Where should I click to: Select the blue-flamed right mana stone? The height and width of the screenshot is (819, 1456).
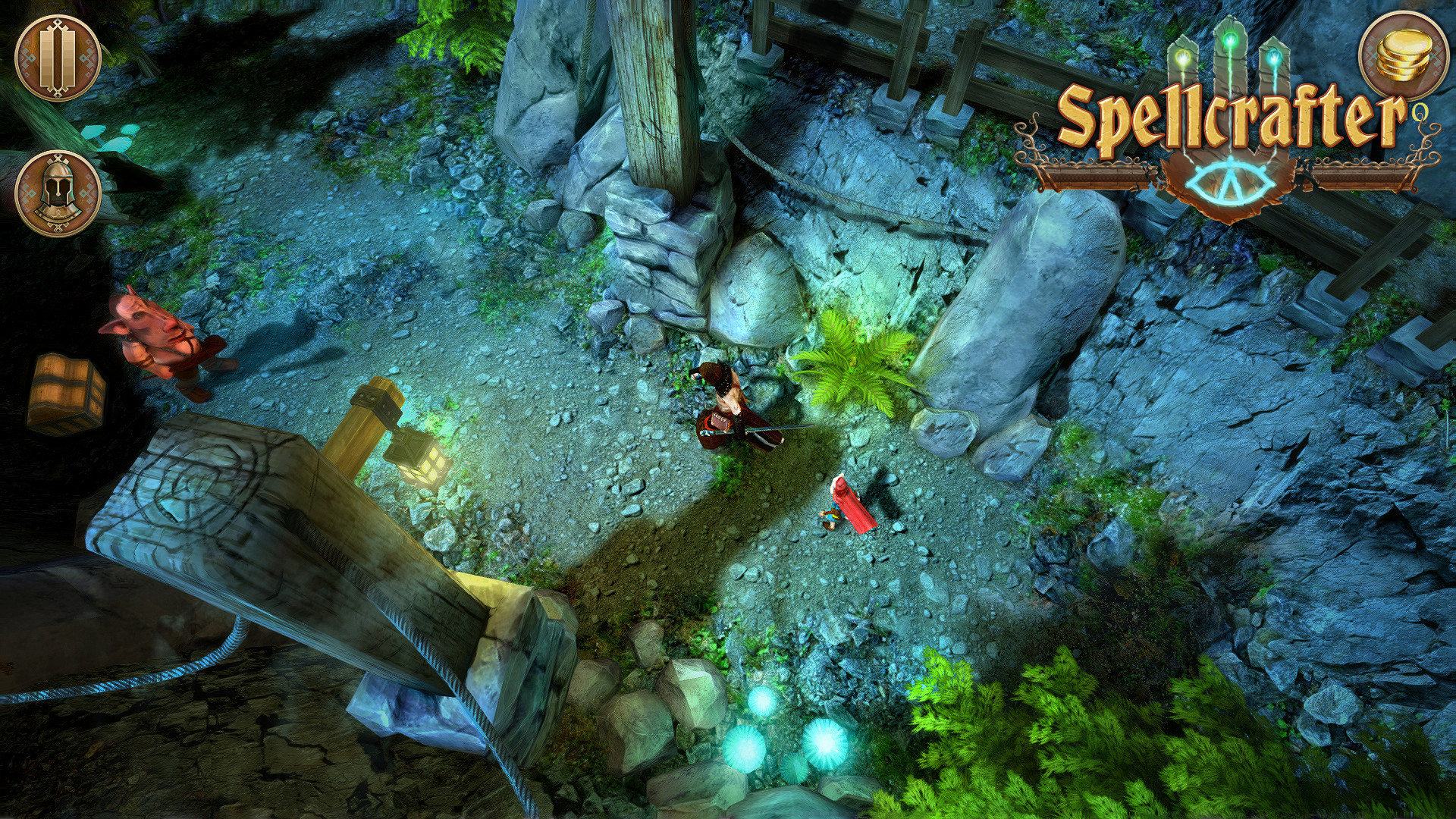(x=1275, y=58)
